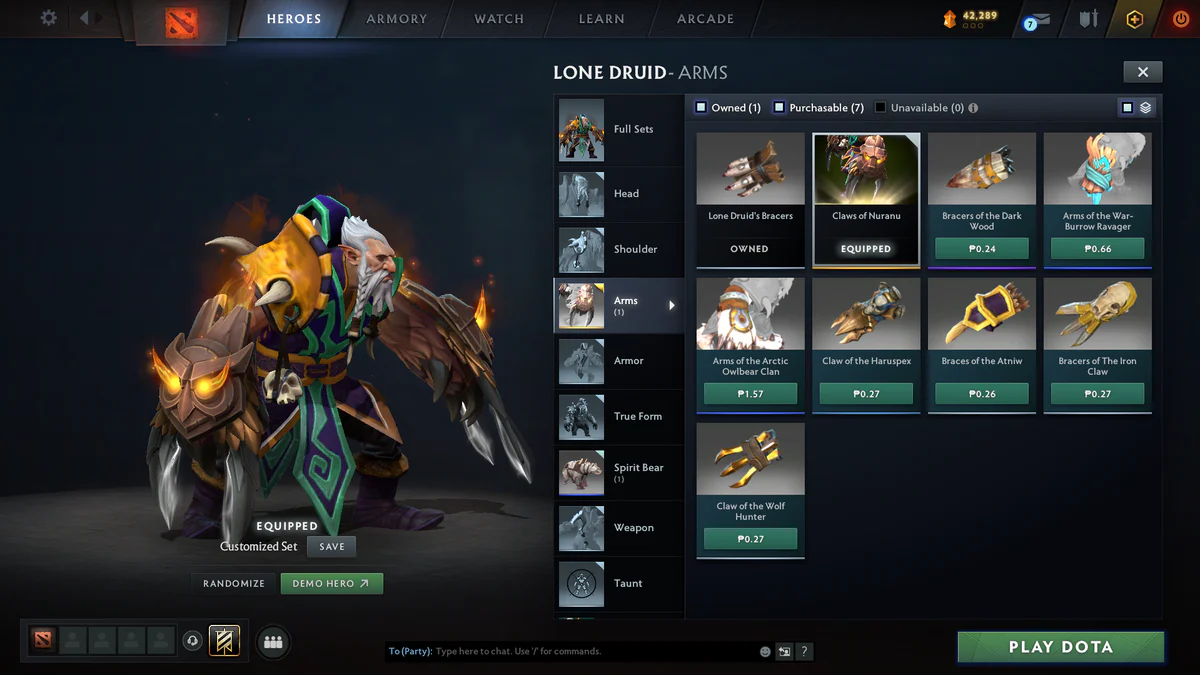Buy Bracers of the Dark Wood
The width and height of the screenshot is (1200, 675).
coord(982,249)
